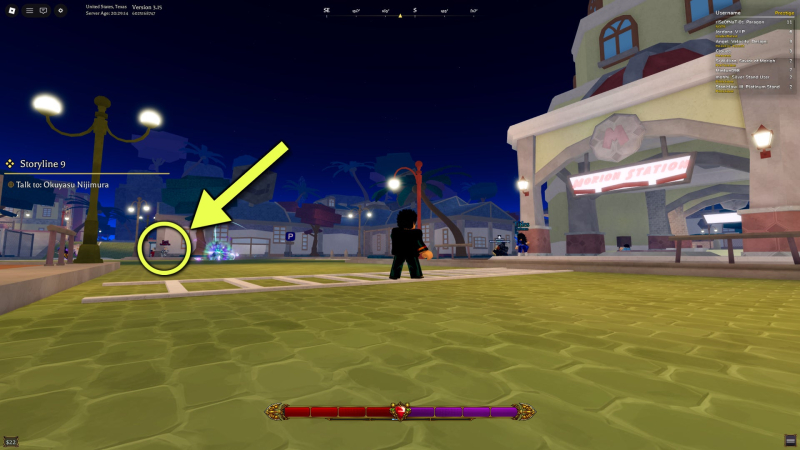
Task: Click the compass bar at the top
Action: coord(400,12)
